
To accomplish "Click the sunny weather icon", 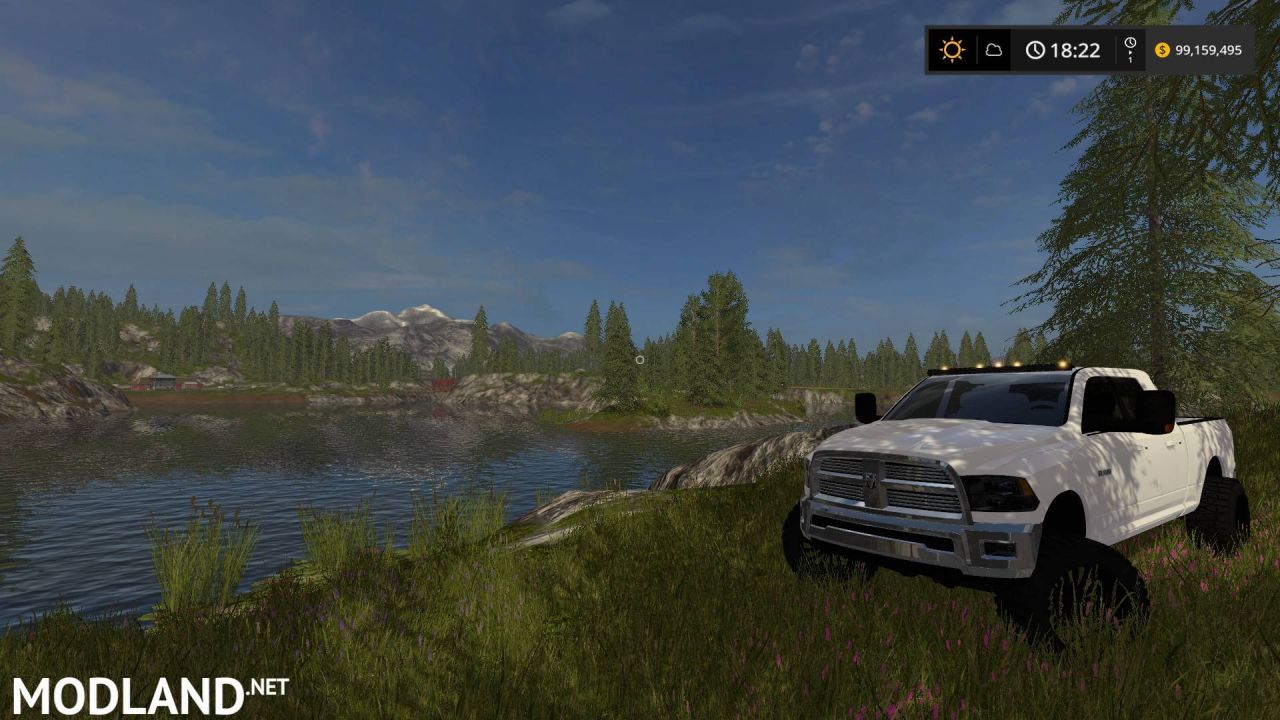I will 951,50.
